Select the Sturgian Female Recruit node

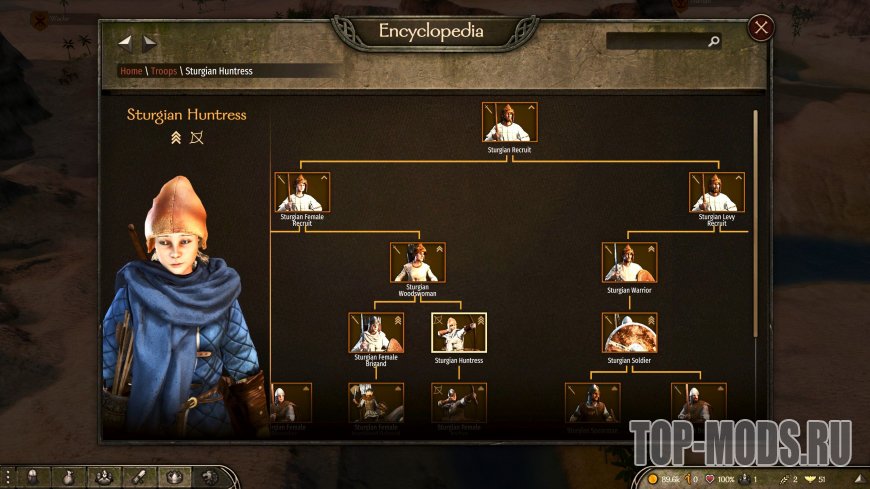tap(302, 192)
